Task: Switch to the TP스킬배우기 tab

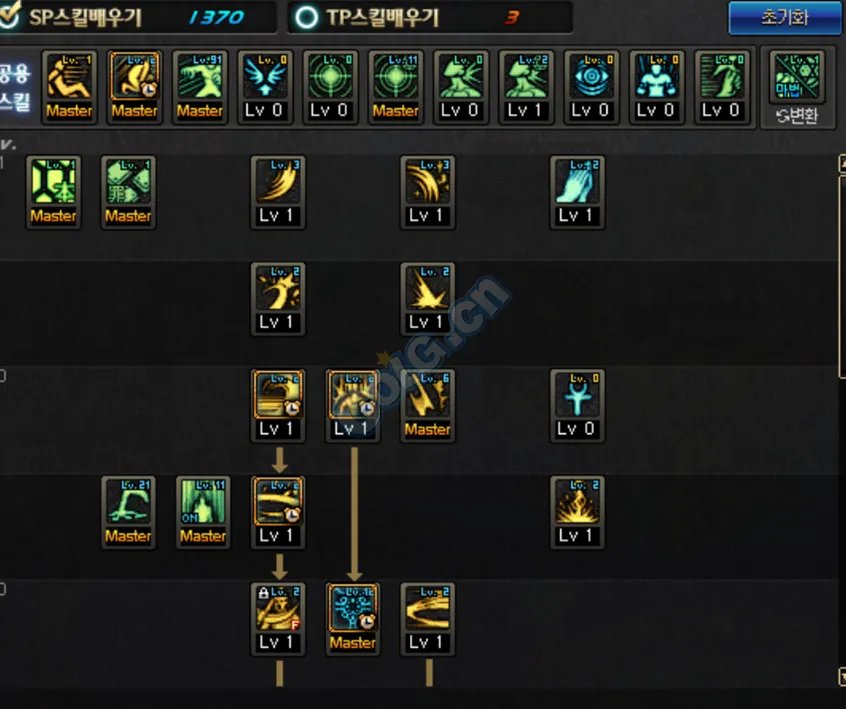Action: point(430,18)
